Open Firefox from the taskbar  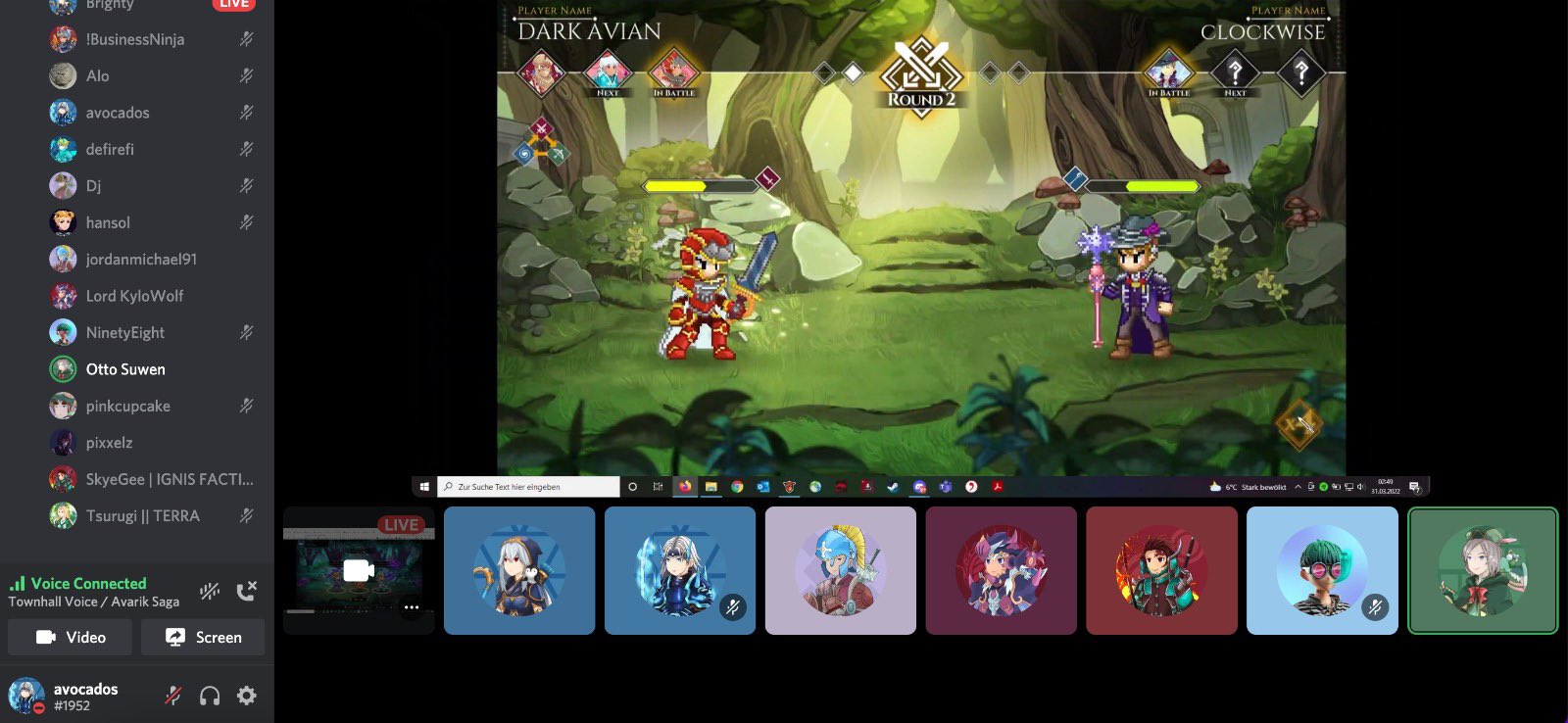[684, 485]
